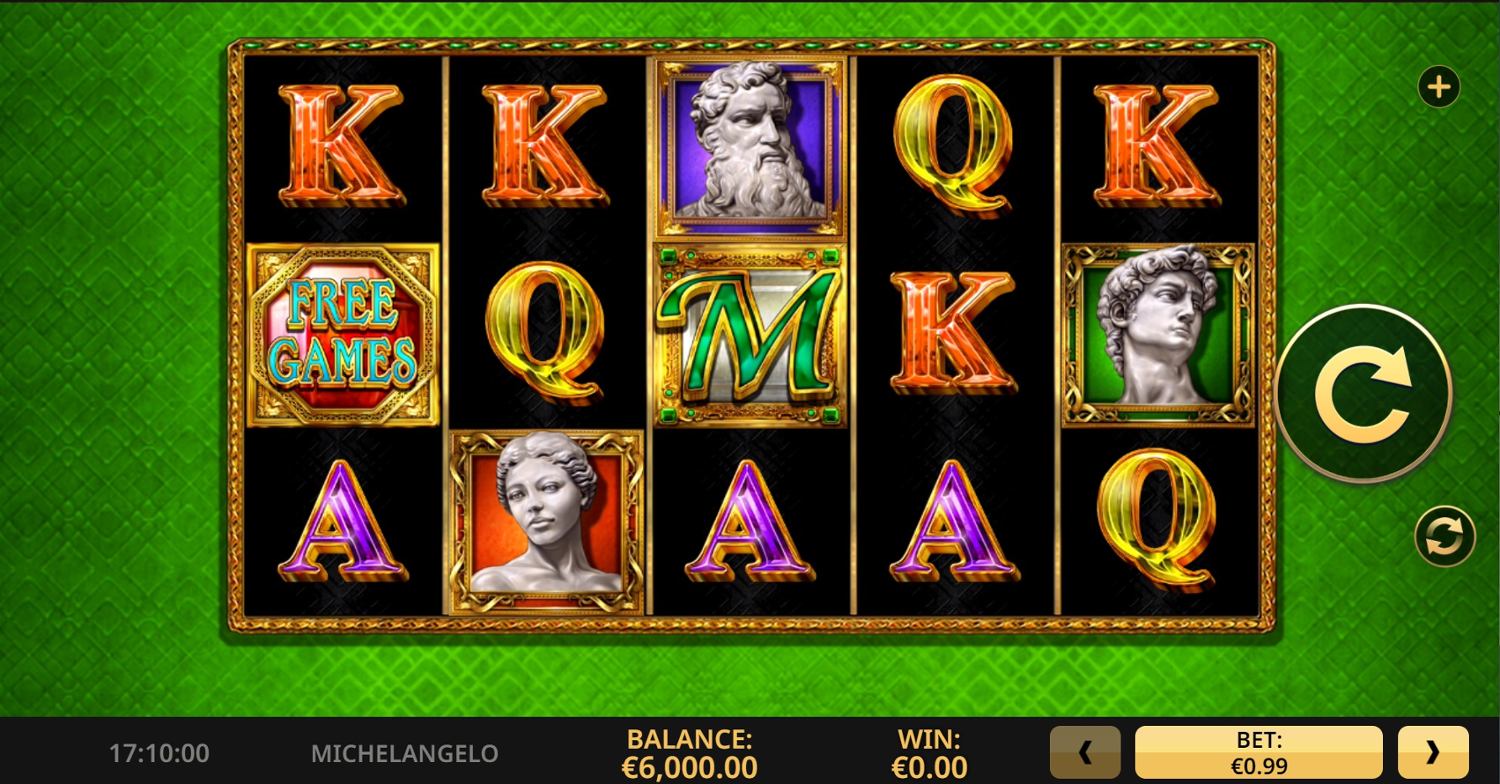Open the plus menu button
This screenshot has width=1500, height=784.
pos(1439,88)
